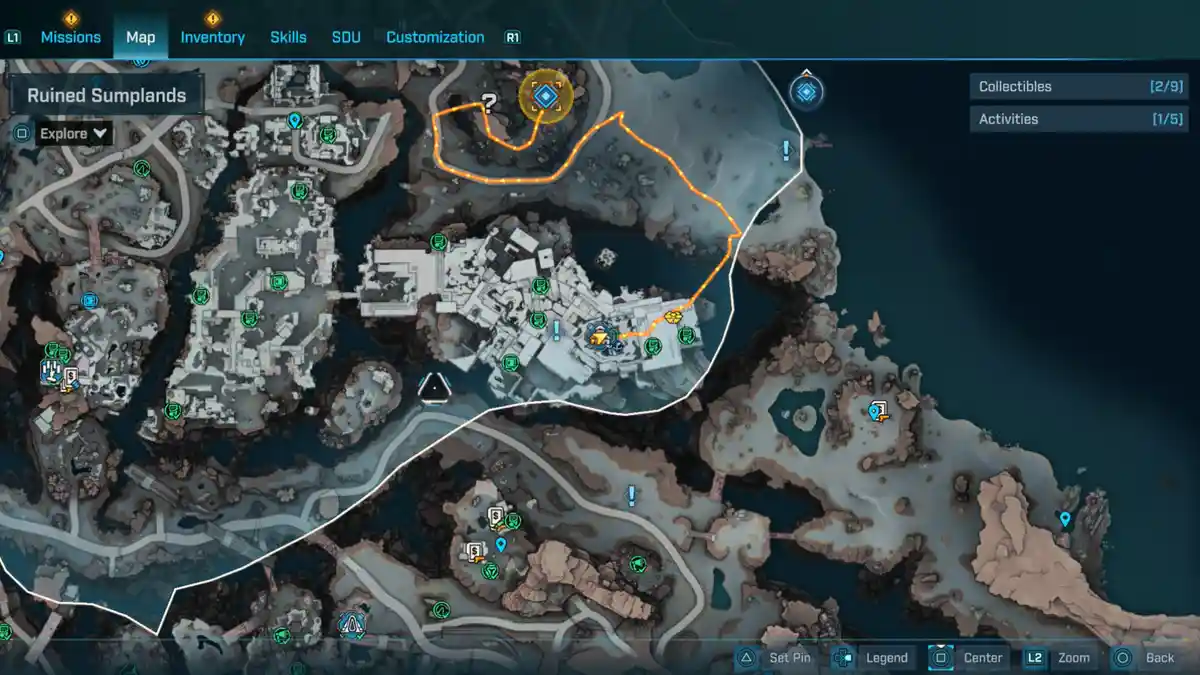Expand the Collectibles list
The image size is (1200, 675).
click(x=1075, y=87)
